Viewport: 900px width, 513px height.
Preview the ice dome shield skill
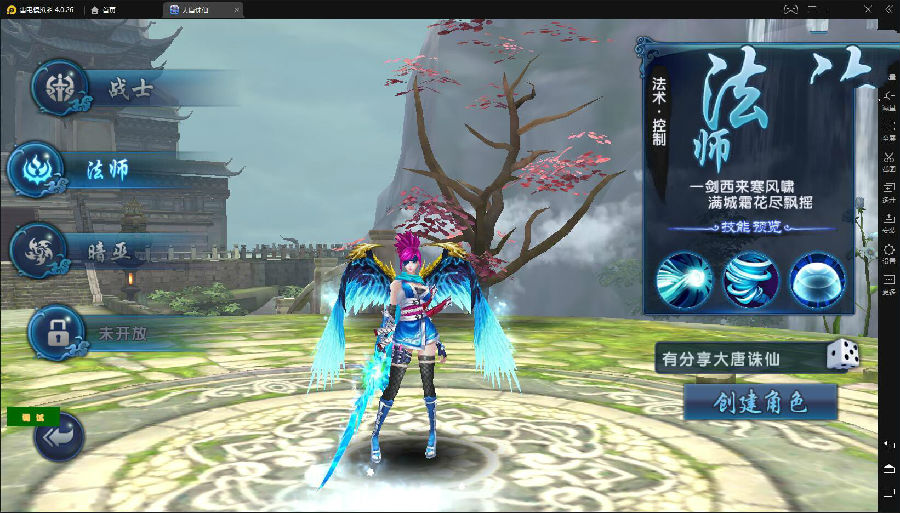[817, 279]
